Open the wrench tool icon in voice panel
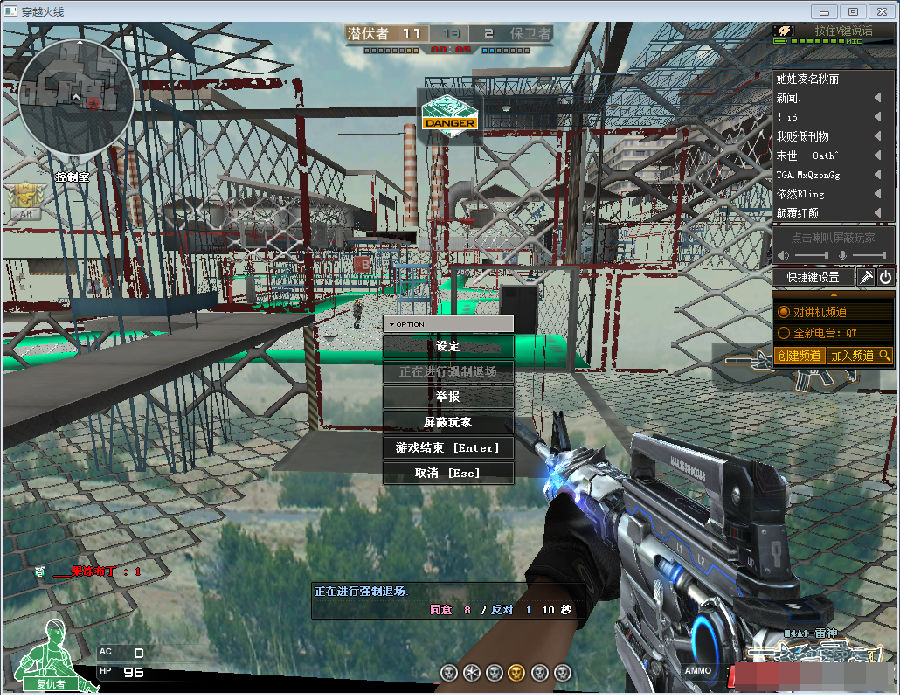Viewport: 900px width, 695px height. click(866, 277)
